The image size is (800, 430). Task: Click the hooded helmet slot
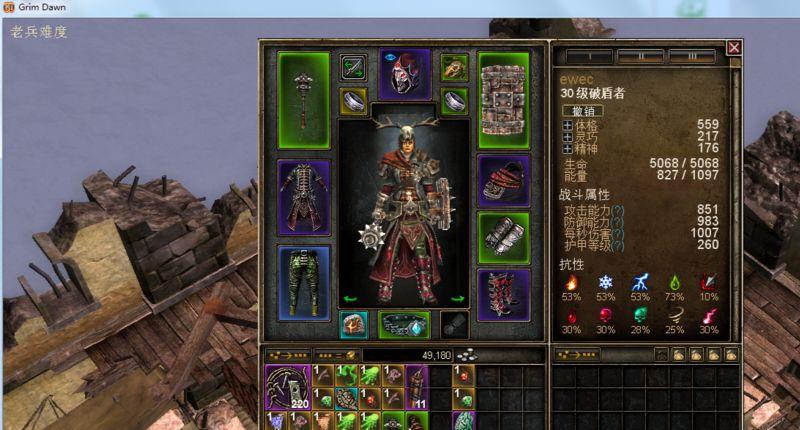tap(404, 73)
